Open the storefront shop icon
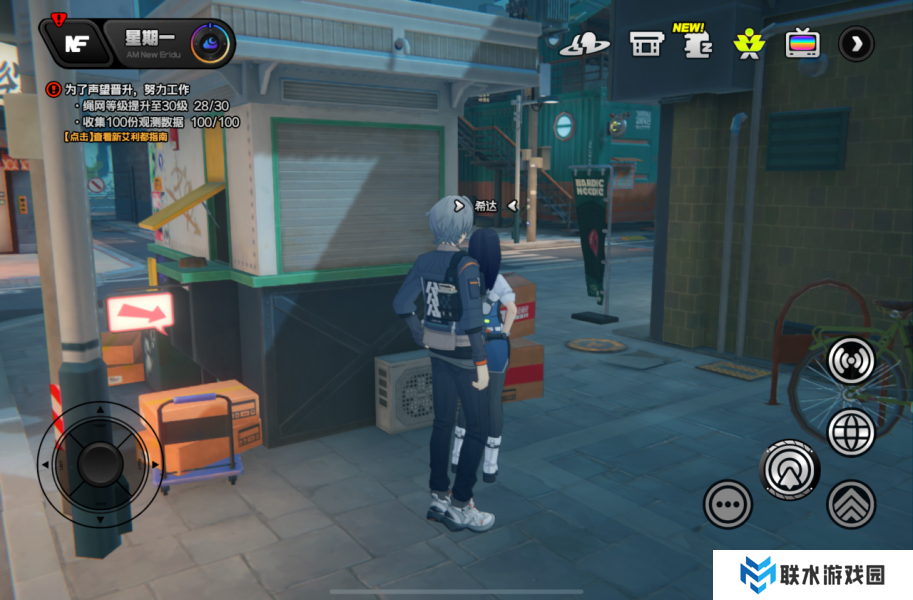This screenshot has height=600, width=913. pyautogui.click(x=646, y=44)
